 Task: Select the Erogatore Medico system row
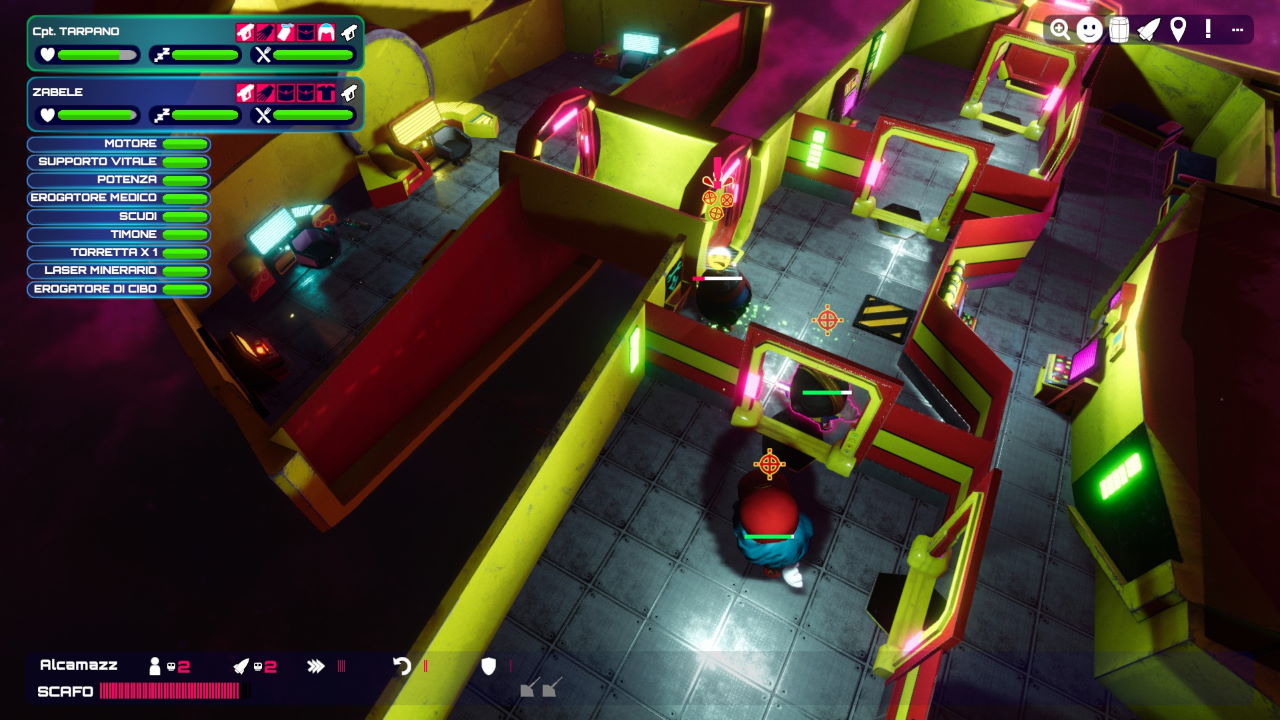coord(119,198)
